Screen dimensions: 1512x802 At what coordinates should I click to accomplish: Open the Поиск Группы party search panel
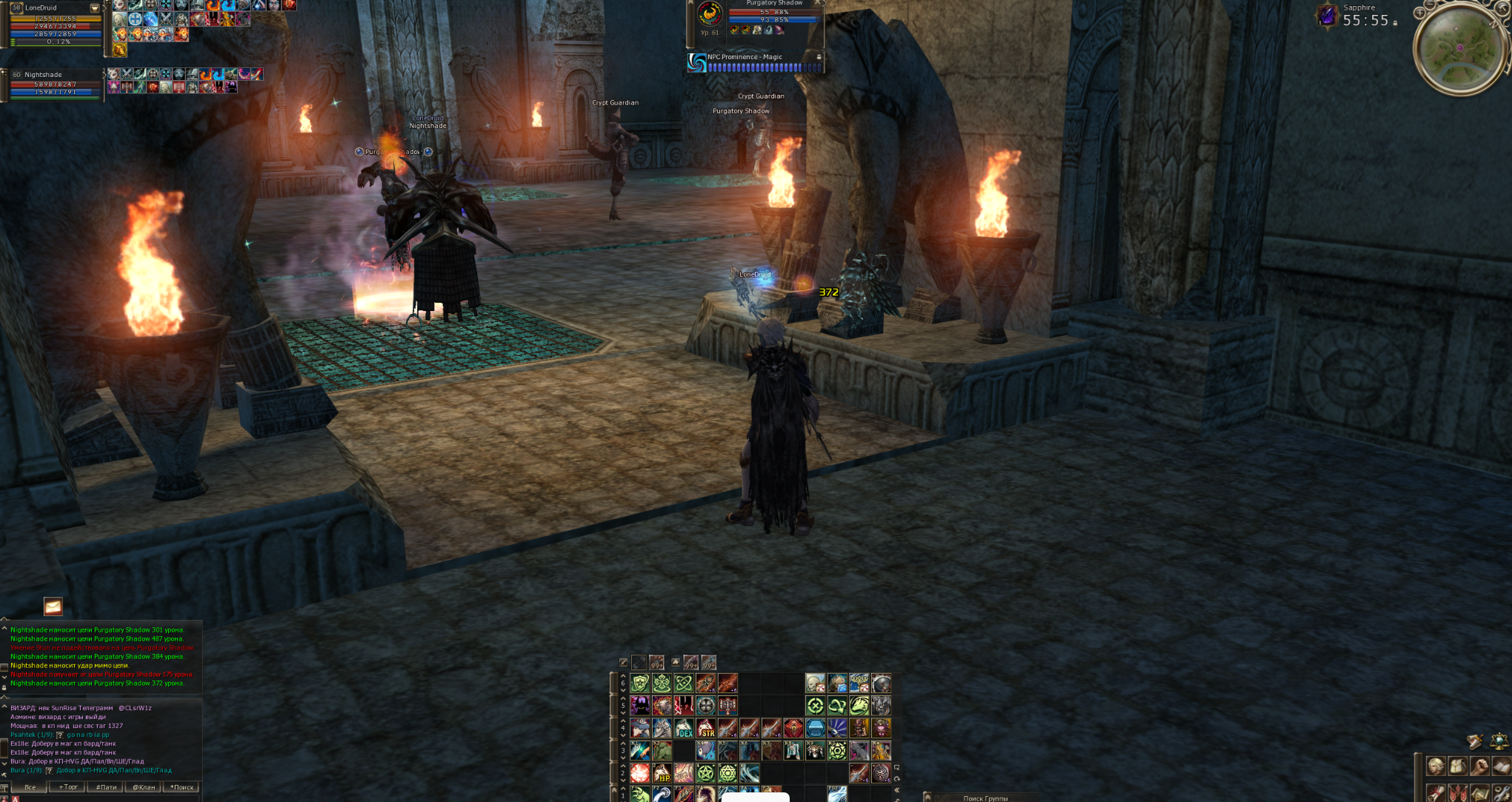(x=985, y=798)
